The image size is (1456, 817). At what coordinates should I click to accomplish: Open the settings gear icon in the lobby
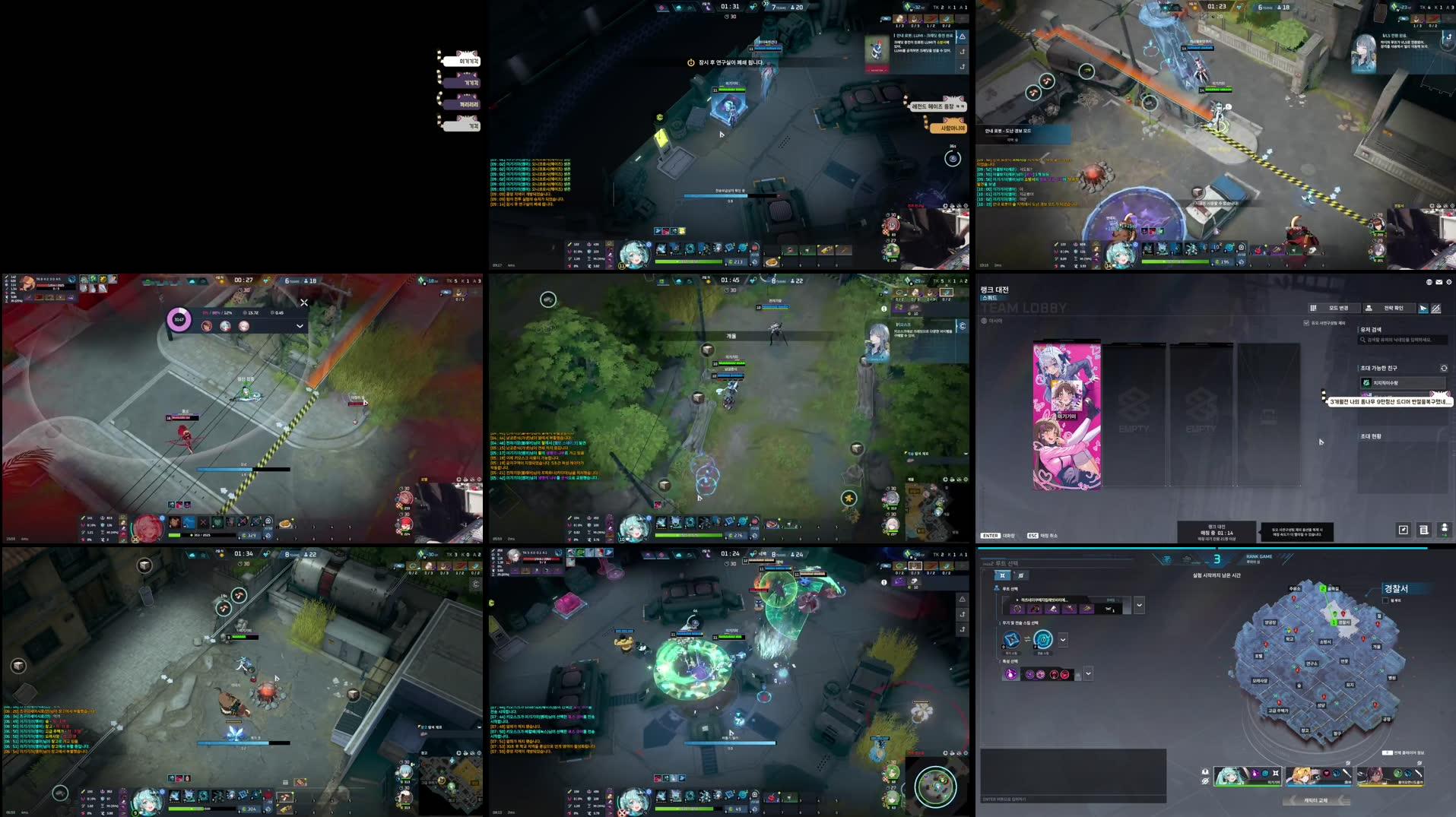(1449, 282)
